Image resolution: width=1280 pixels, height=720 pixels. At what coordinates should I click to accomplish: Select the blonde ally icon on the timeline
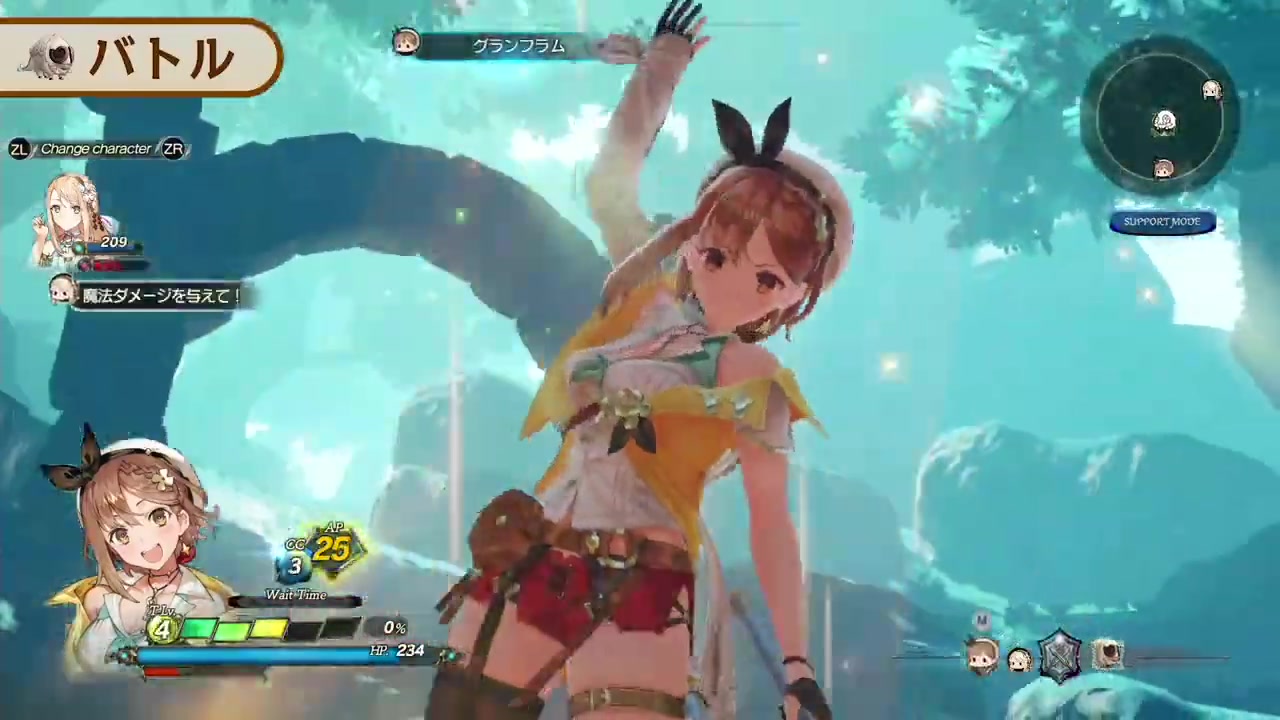click(x=1020, y=660)
